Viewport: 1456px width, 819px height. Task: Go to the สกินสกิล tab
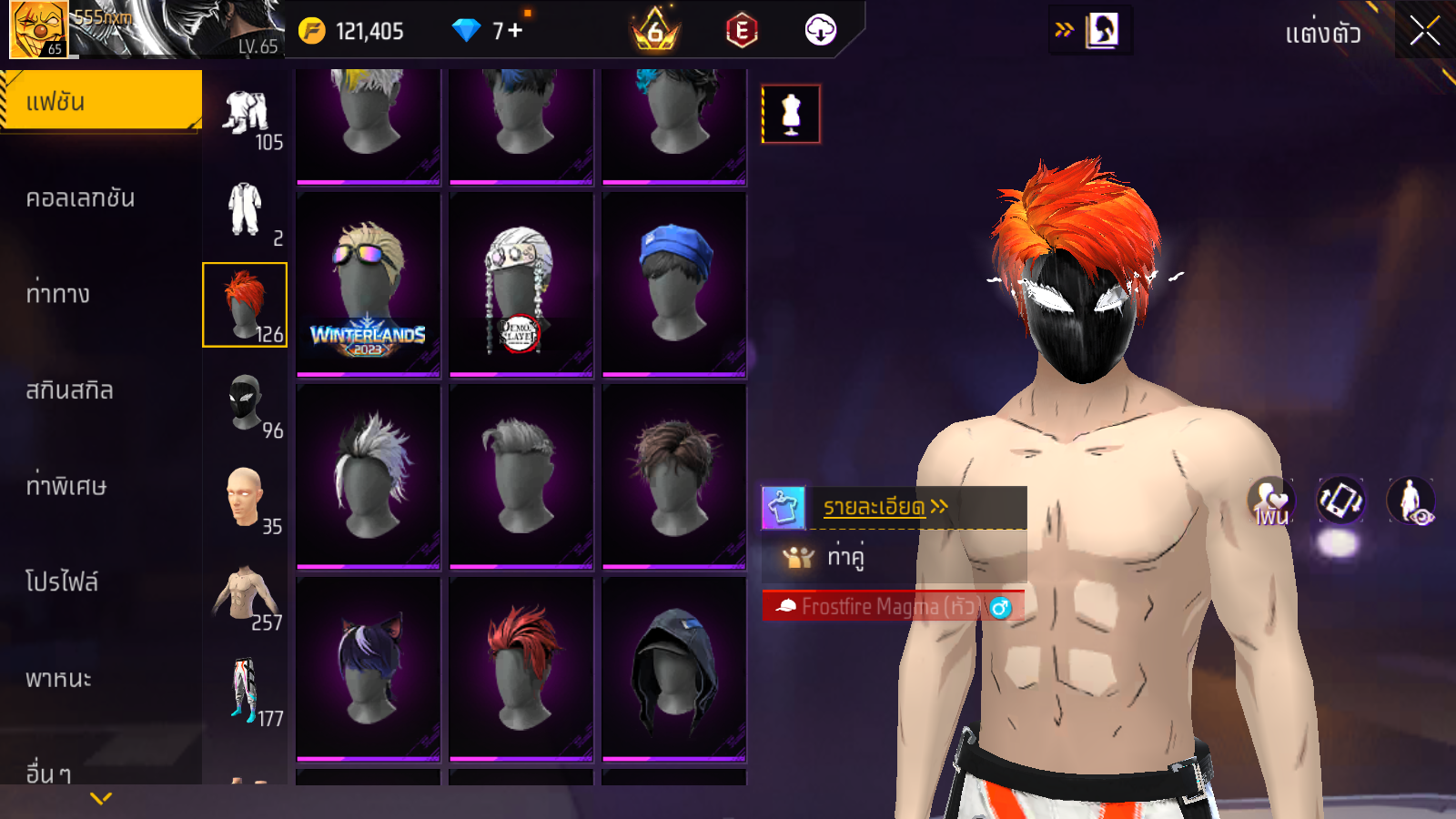[70, 390]
